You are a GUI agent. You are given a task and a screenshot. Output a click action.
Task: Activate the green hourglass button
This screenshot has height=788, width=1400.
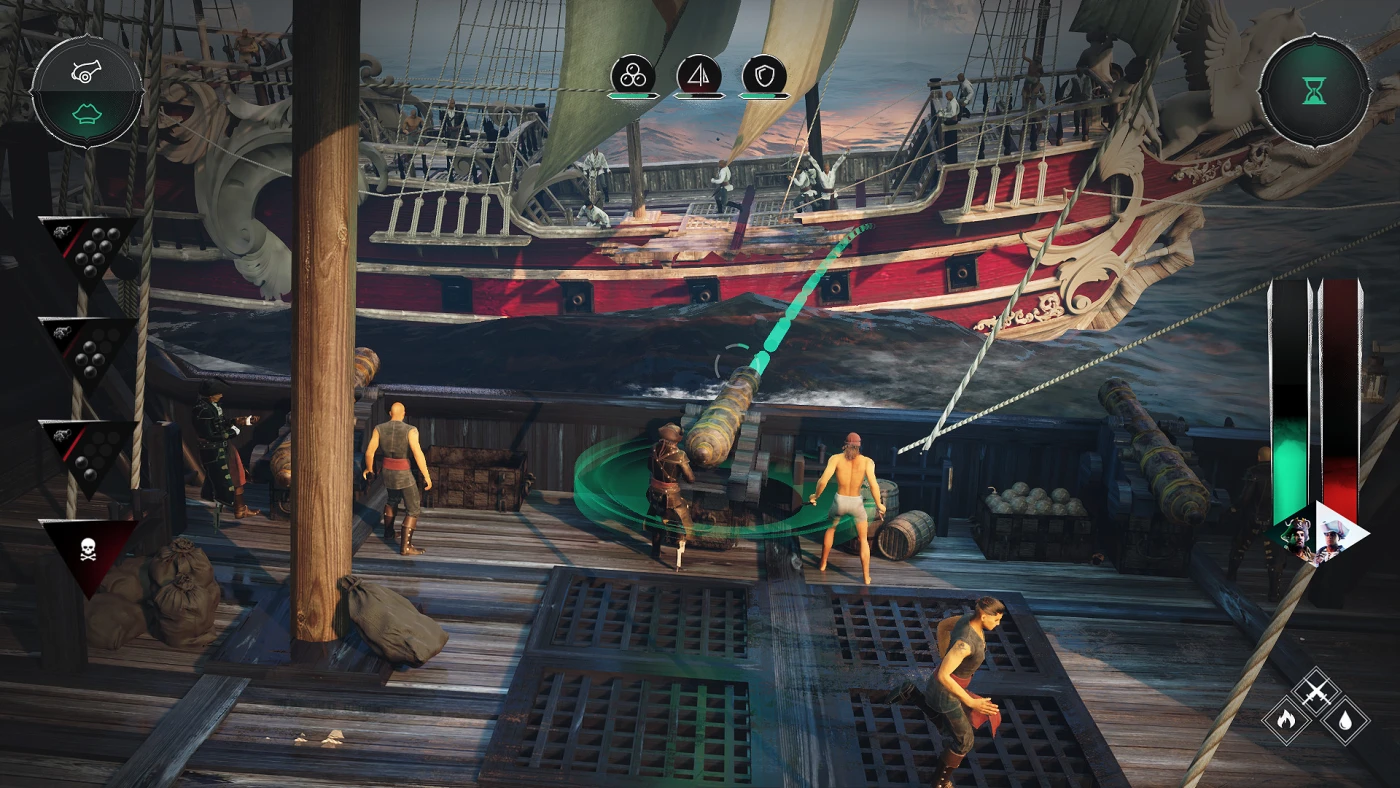[x=1313, y=91]
